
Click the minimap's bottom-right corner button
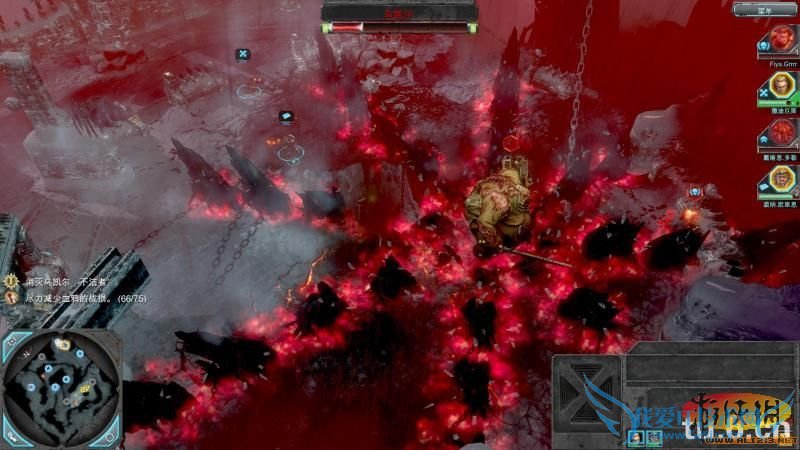[x=109, y=437]
